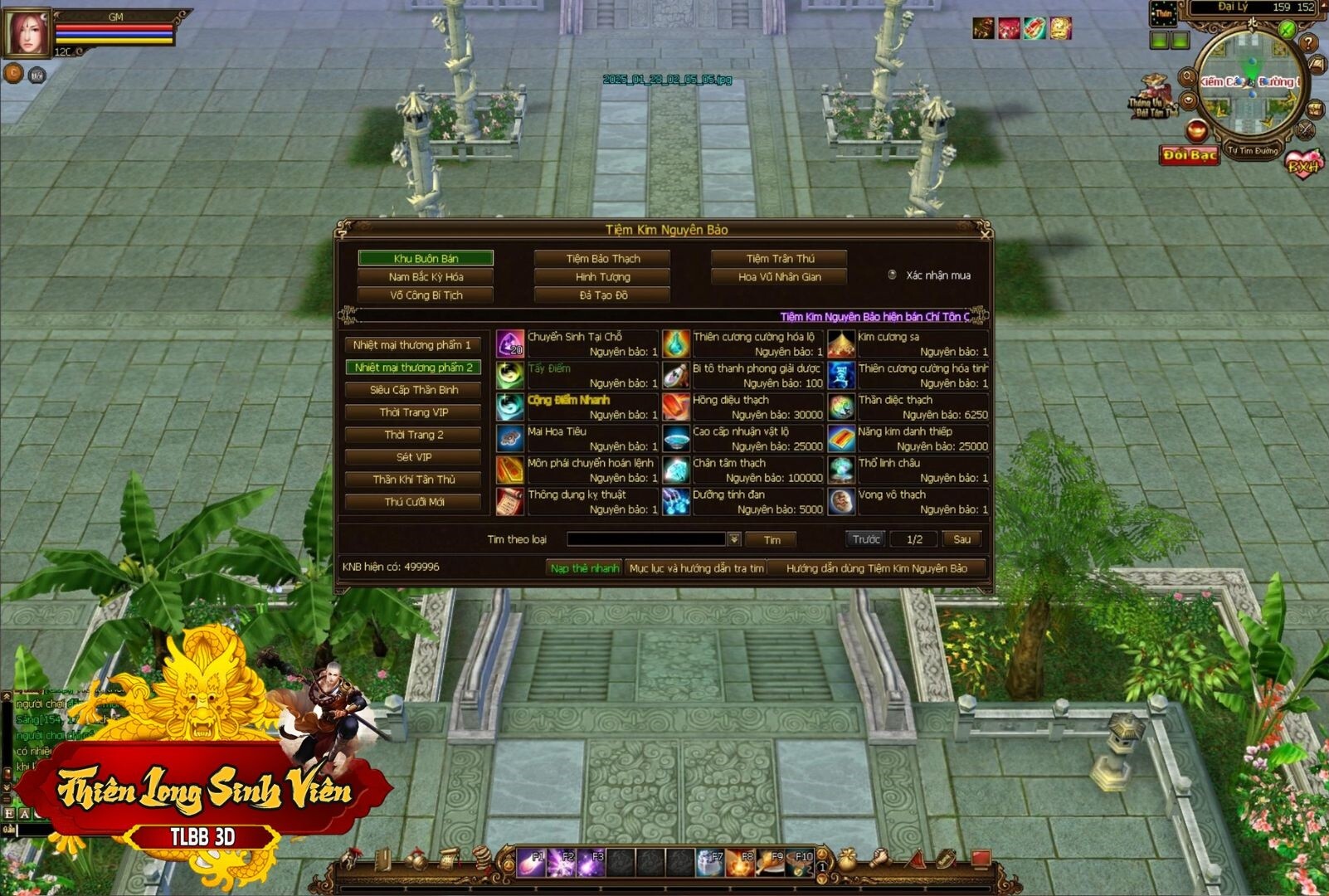The width and height of the screenshot is (1329, 896).
Task: Click the Tìm search button
Action: coord(772,540)
